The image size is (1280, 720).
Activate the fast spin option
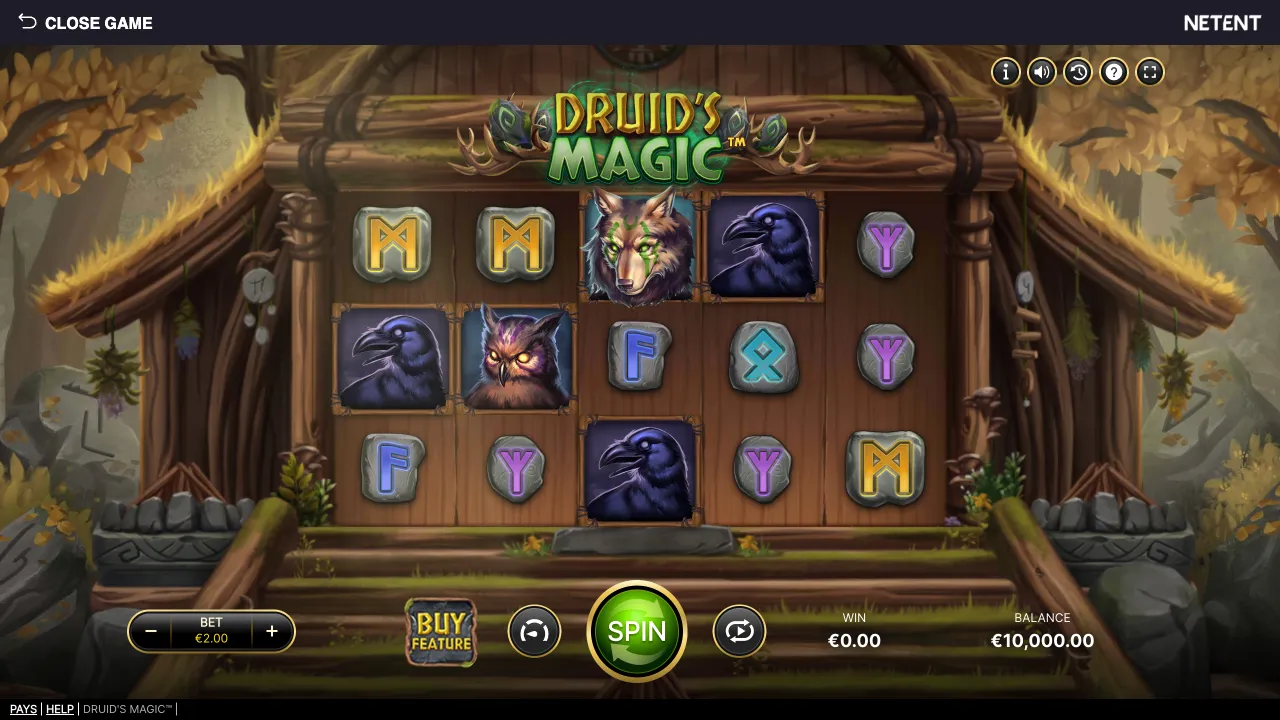click(535, 631)
